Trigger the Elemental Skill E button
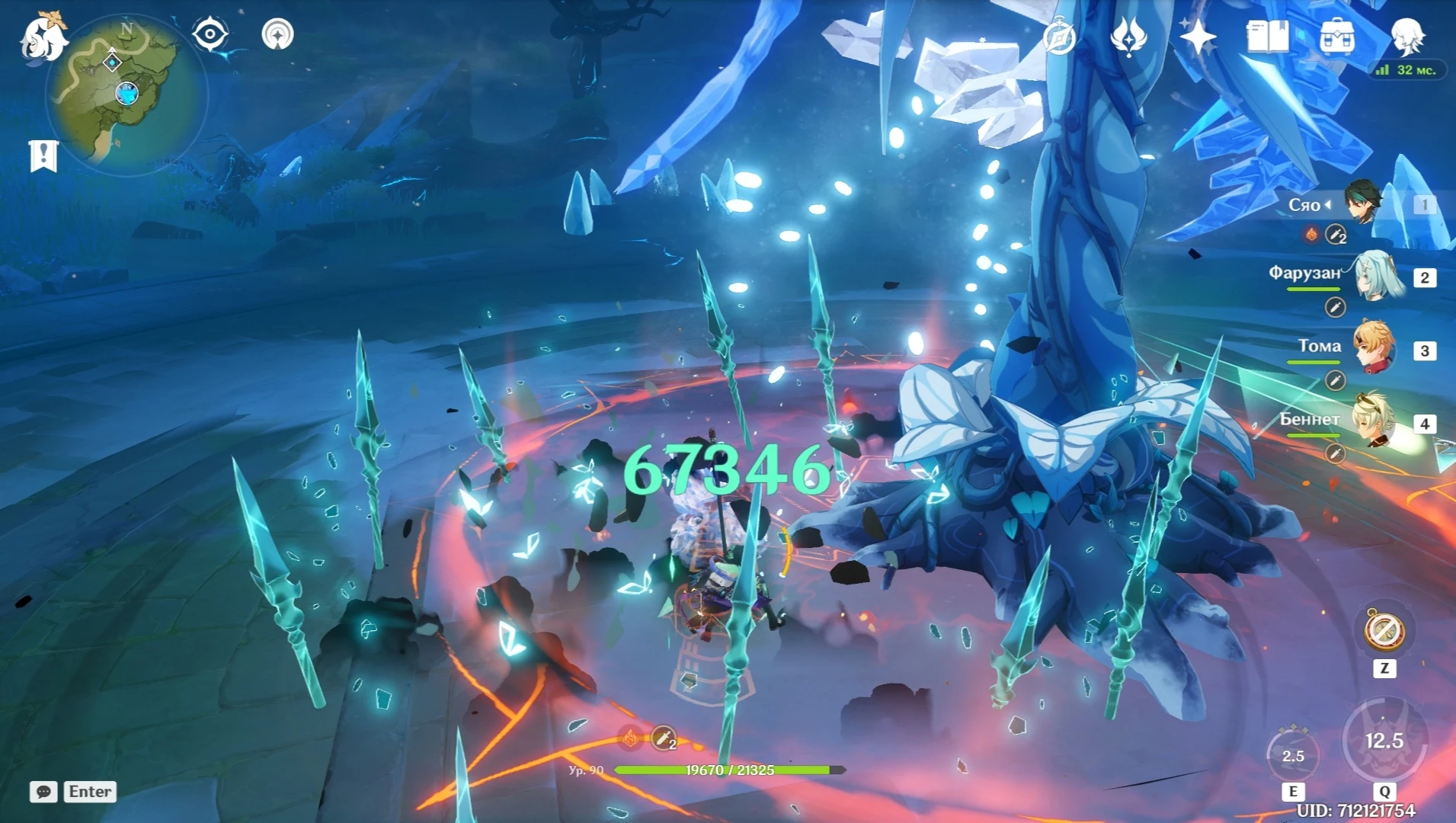This screenshot has width=1456, height=823. click(x=1295, y=754)
